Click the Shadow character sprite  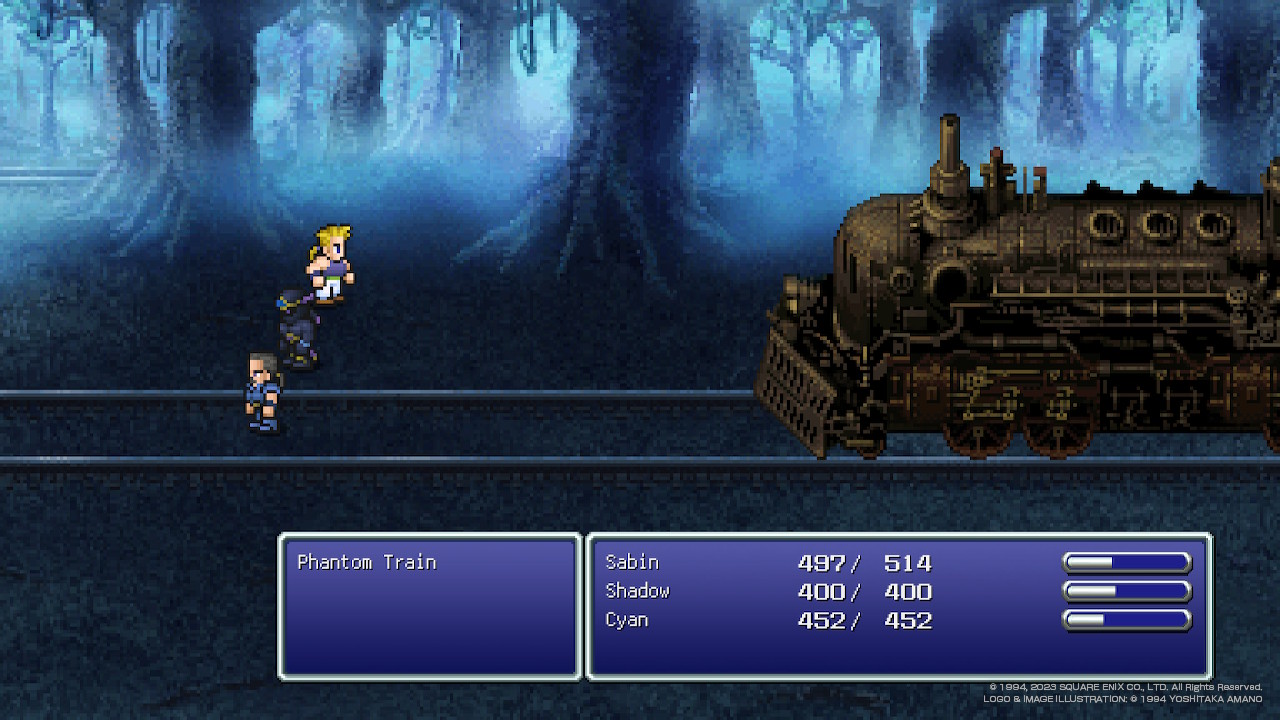coord(297,330)
